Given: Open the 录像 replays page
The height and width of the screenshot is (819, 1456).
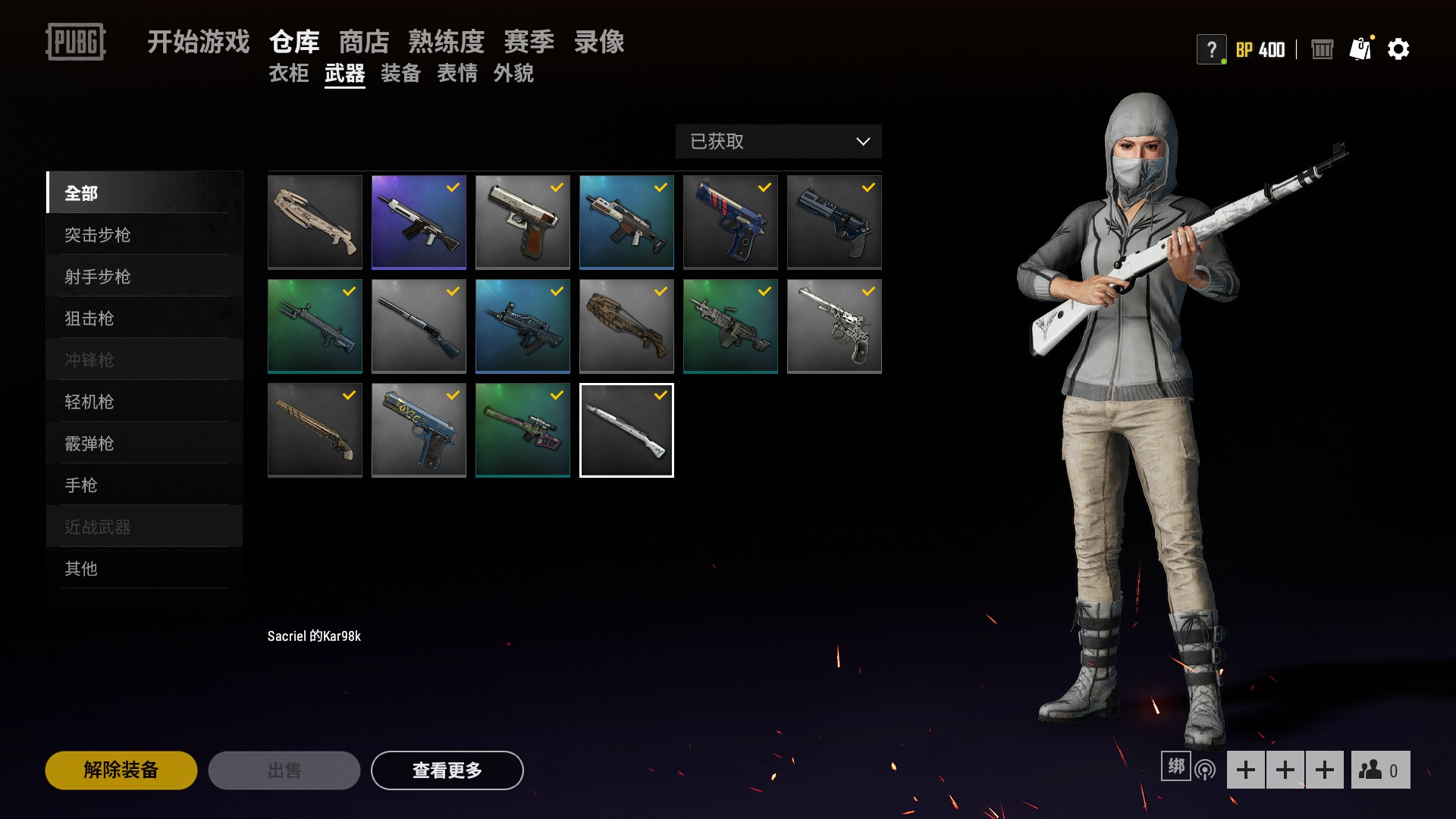Looking at the screenshot, I should [599, 42].
